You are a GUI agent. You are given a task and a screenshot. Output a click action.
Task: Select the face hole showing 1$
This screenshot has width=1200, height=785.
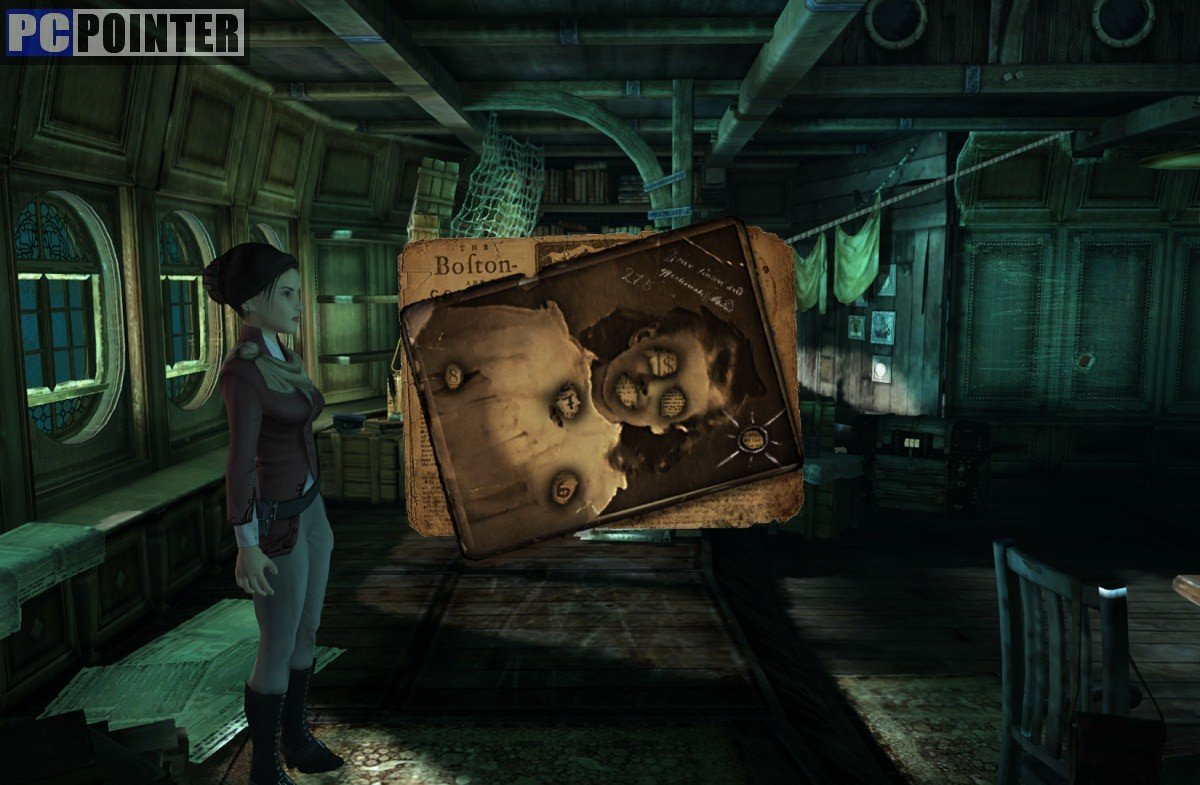pos(663,366)
